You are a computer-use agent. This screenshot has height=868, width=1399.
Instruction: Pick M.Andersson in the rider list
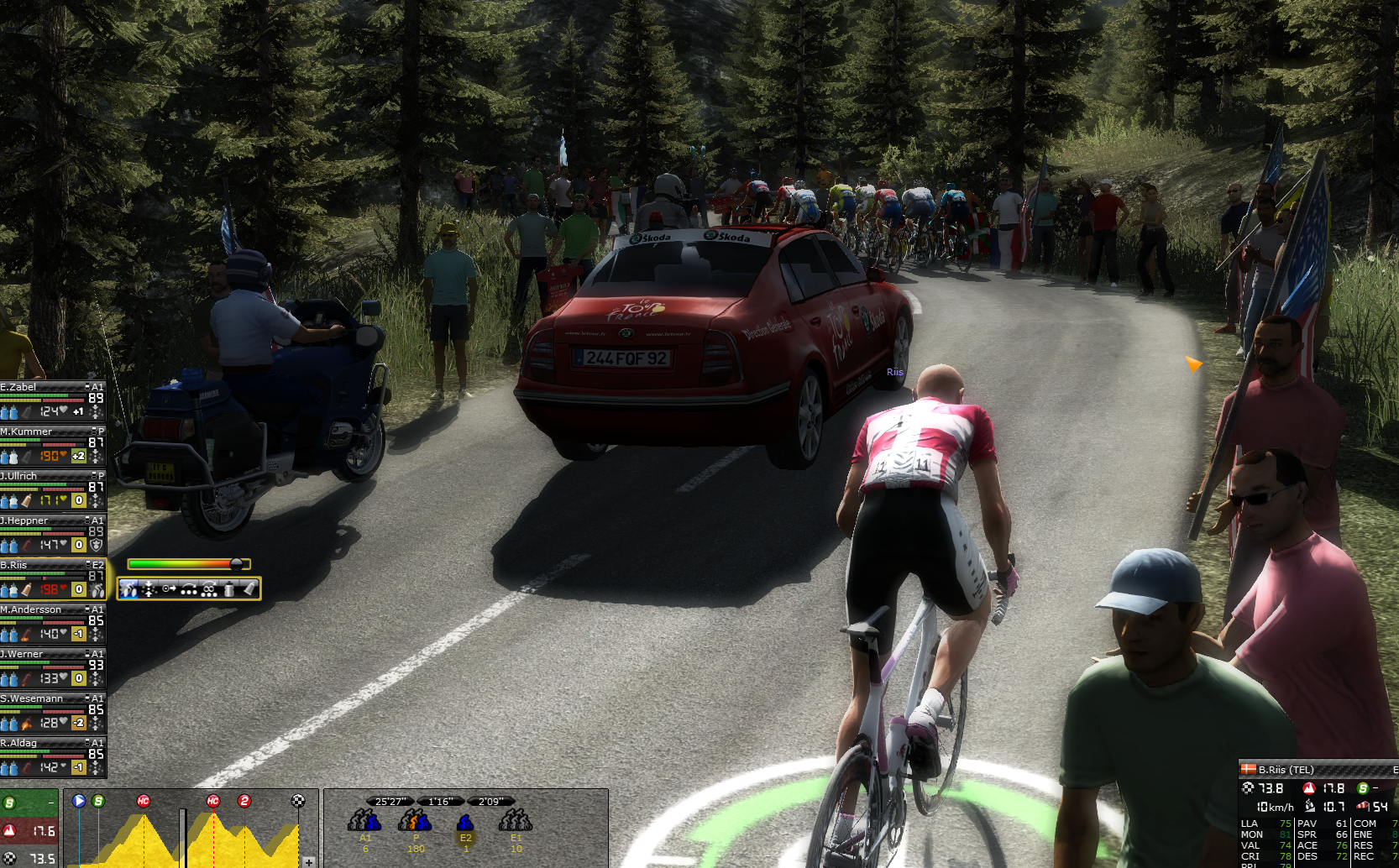52,622
